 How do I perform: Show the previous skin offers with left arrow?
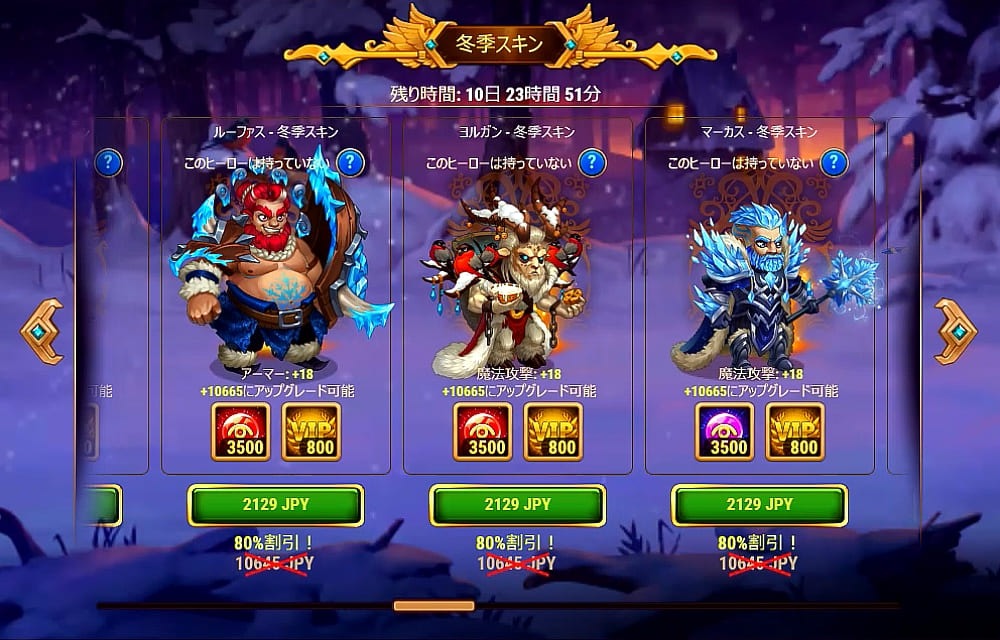pos(42,331)
